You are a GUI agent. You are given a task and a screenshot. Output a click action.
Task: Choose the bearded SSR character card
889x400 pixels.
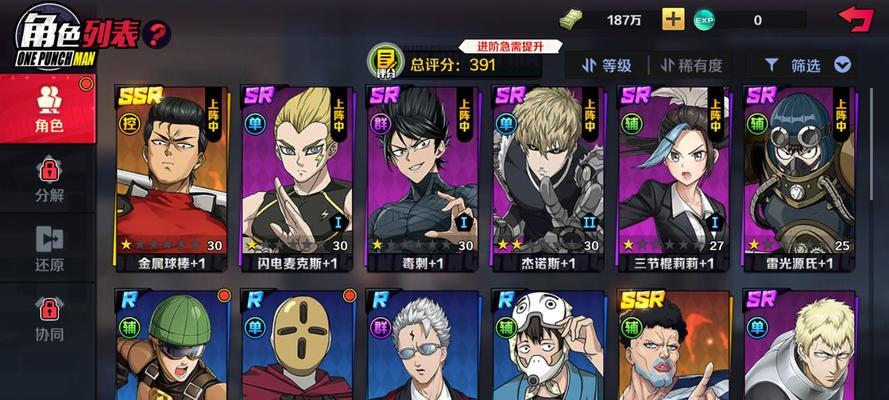click(x=675, y=346)
